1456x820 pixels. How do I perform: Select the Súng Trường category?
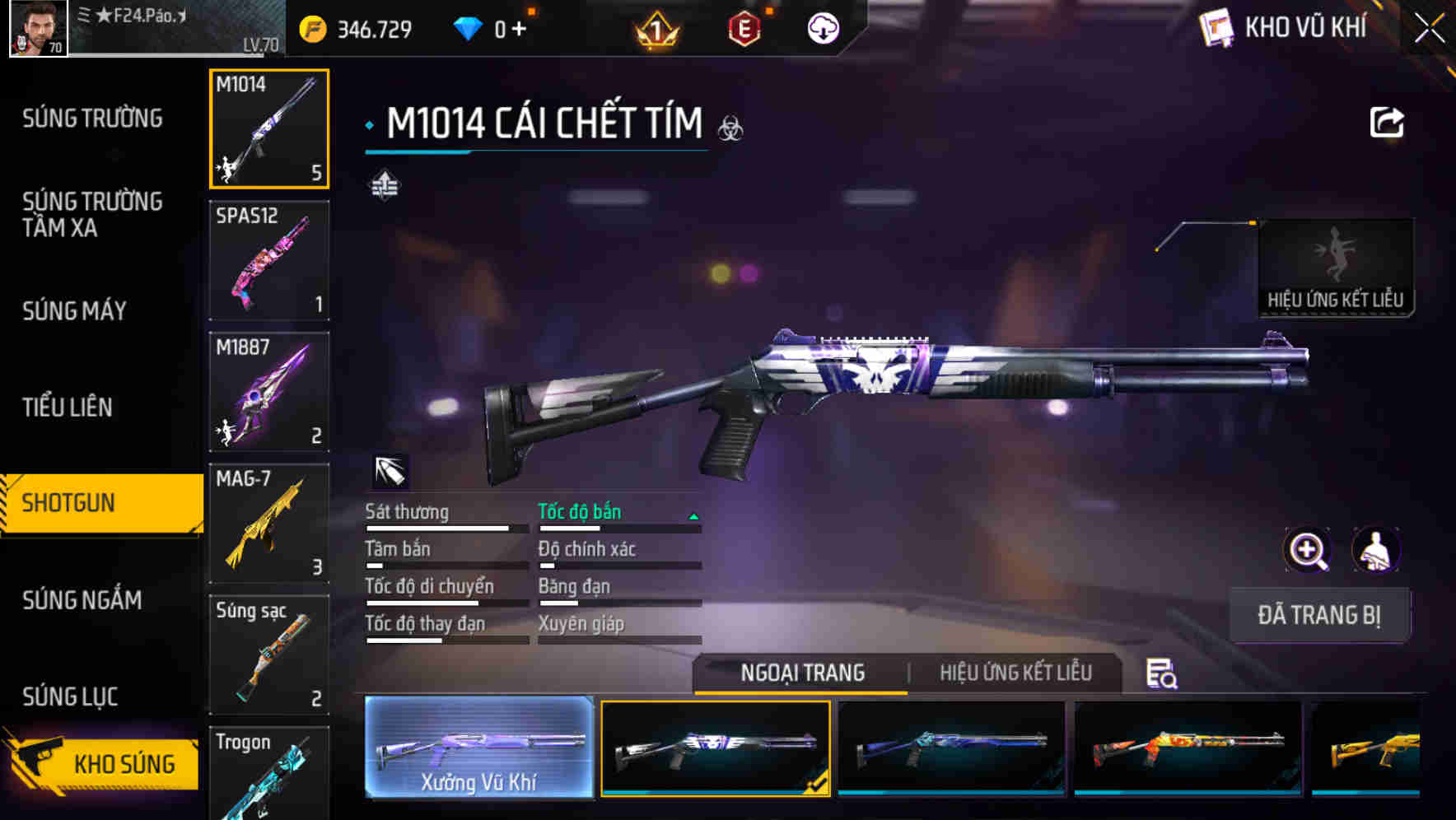tap(92, 119)
